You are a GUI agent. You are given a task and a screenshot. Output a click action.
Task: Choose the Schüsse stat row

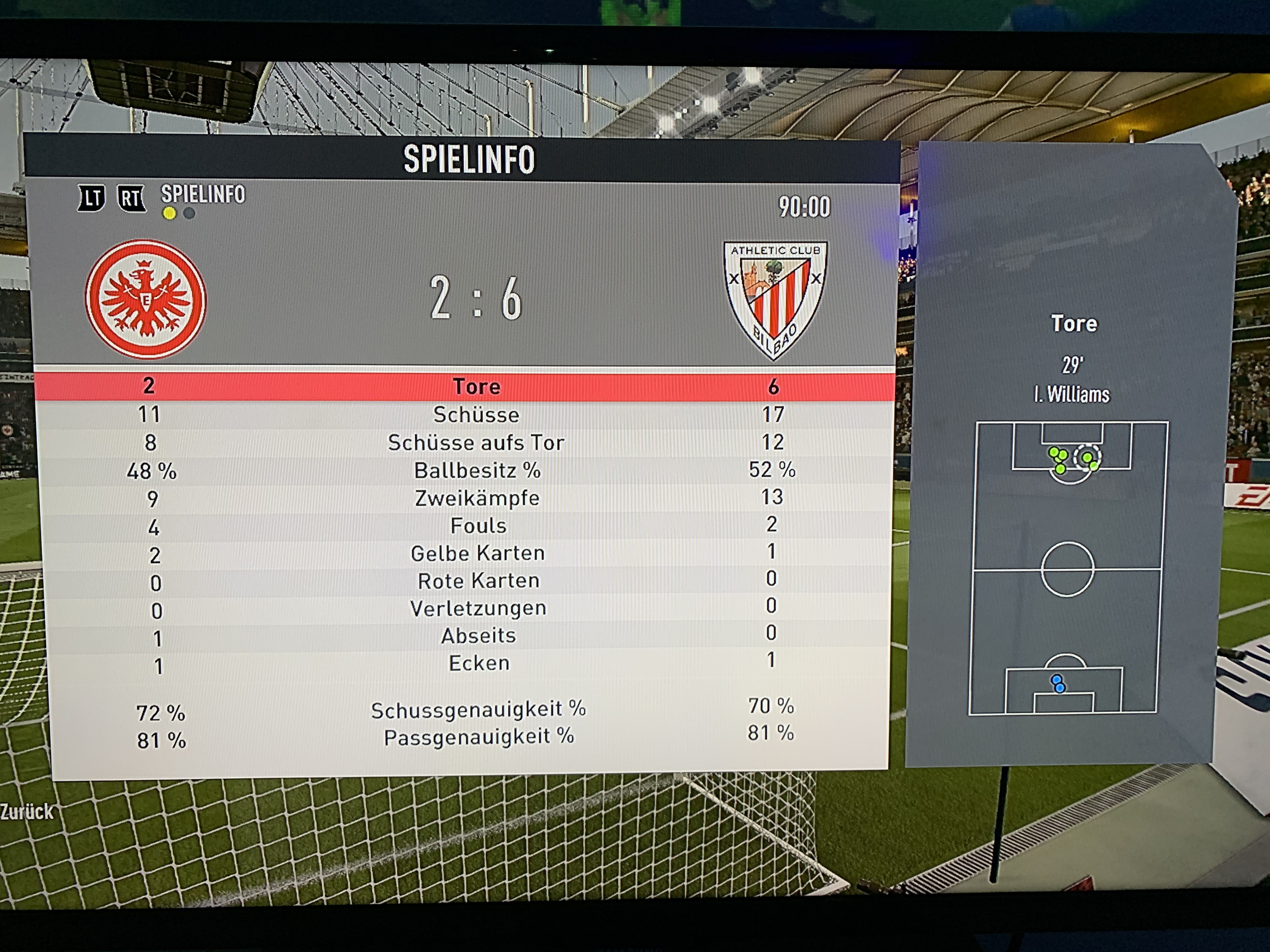click(476, 414)
